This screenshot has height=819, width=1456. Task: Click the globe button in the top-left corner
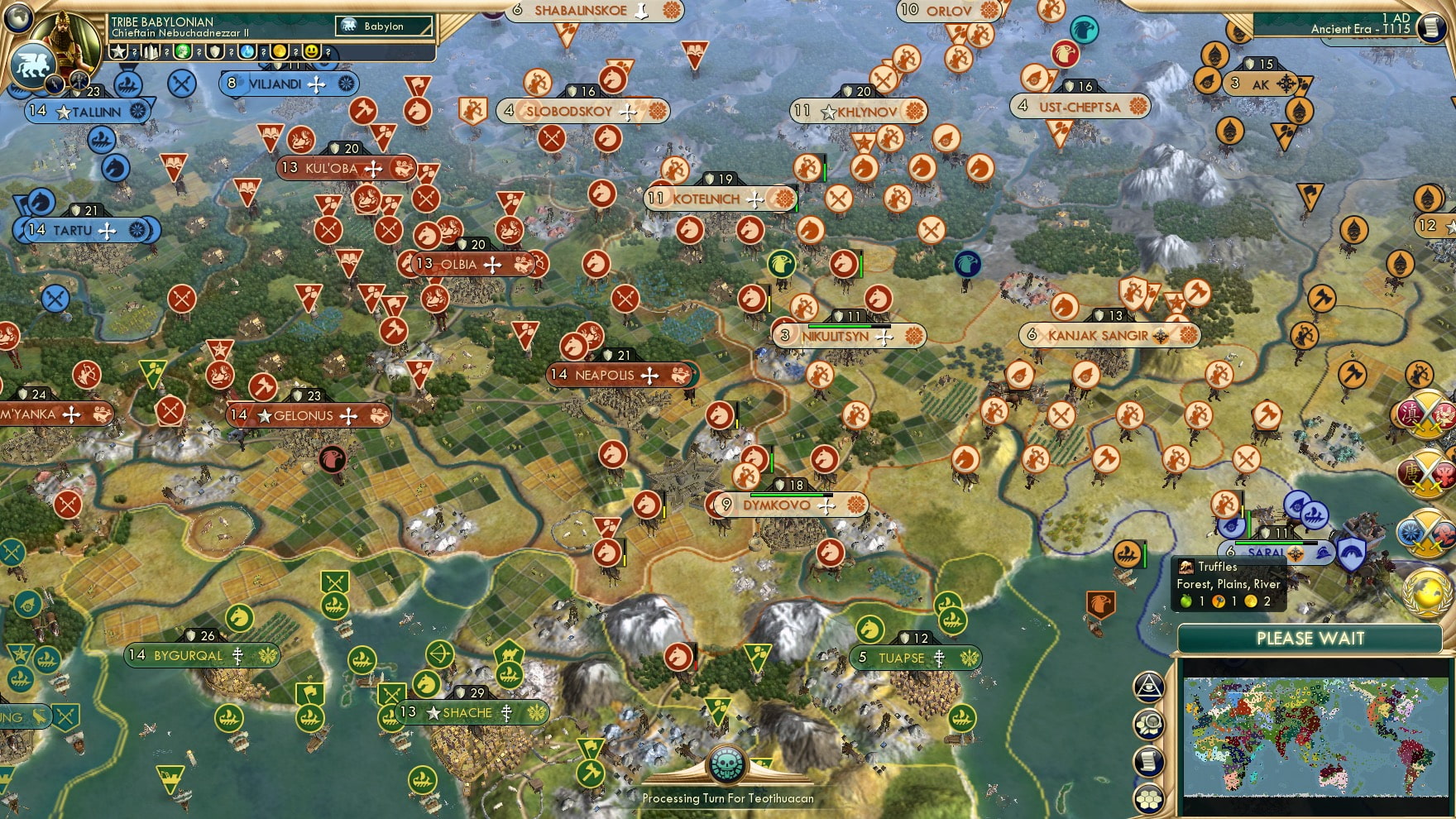pyautogui.click(x=18, y=17)
